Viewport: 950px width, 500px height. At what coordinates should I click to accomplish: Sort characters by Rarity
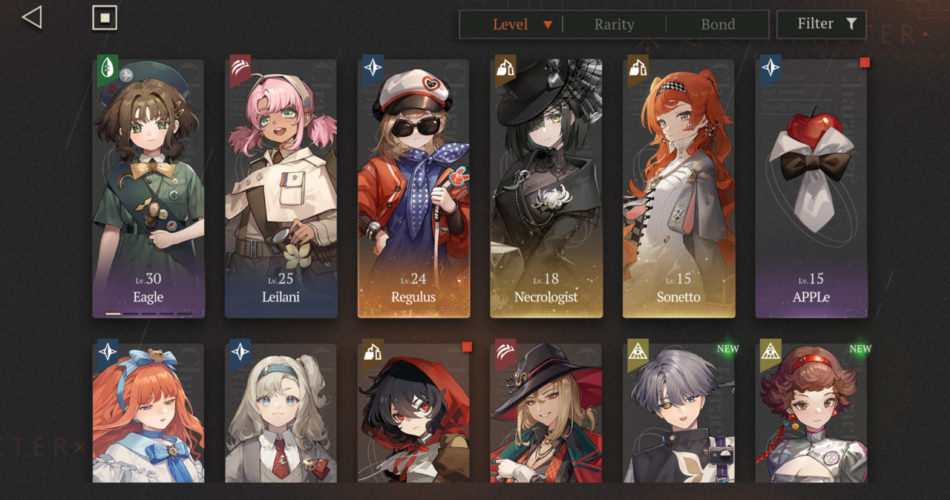click(x=614, y=25)
